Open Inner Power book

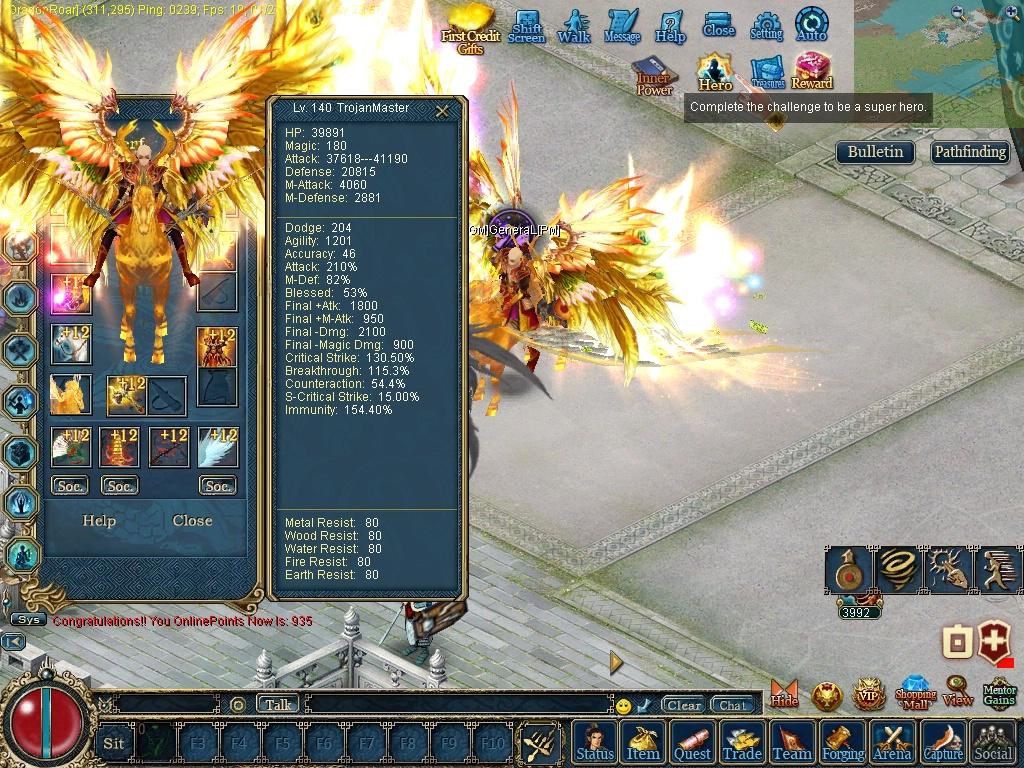[655, 76]
